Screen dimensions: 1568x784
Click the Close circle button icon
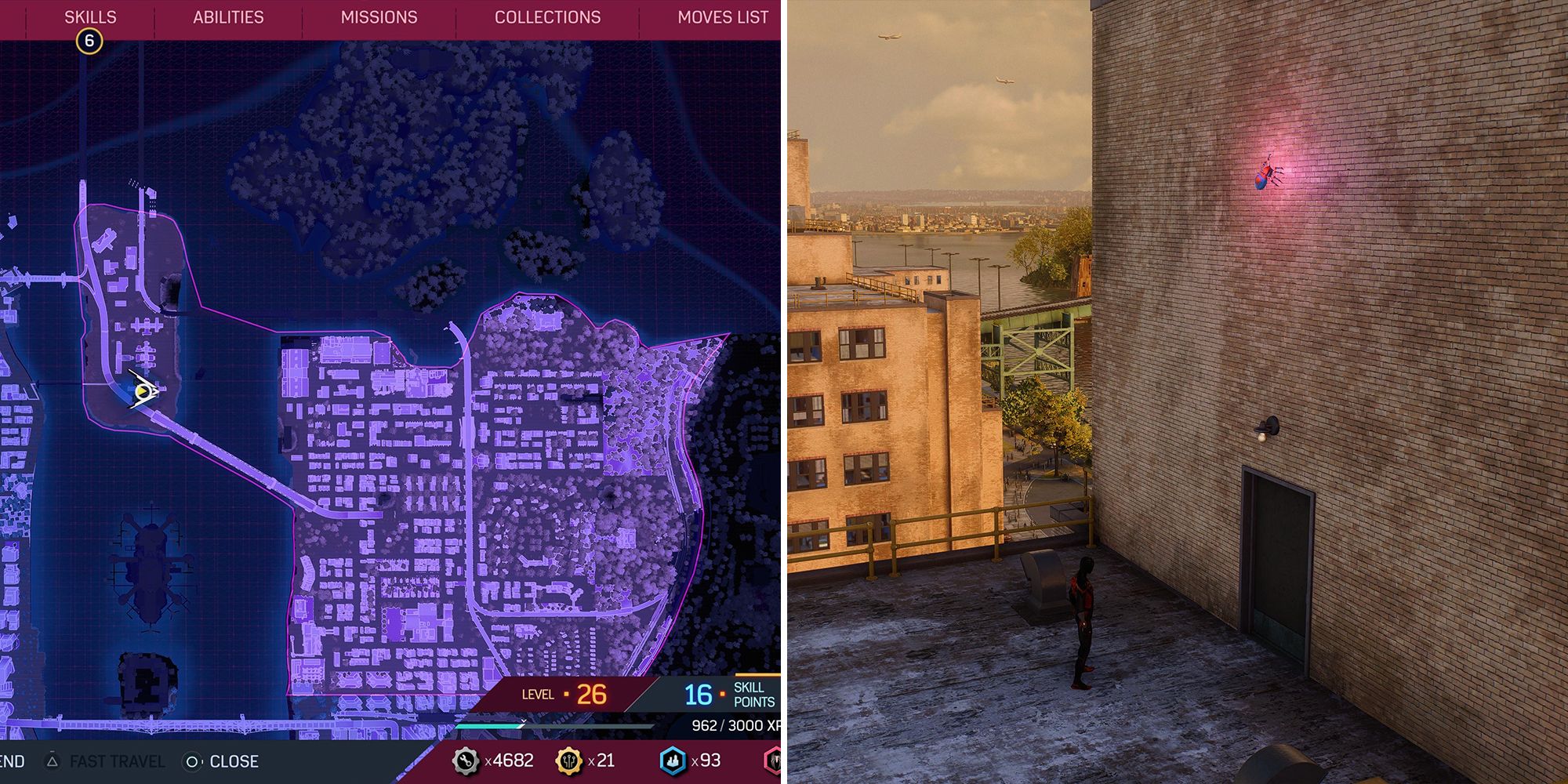(x=191, y=760)
